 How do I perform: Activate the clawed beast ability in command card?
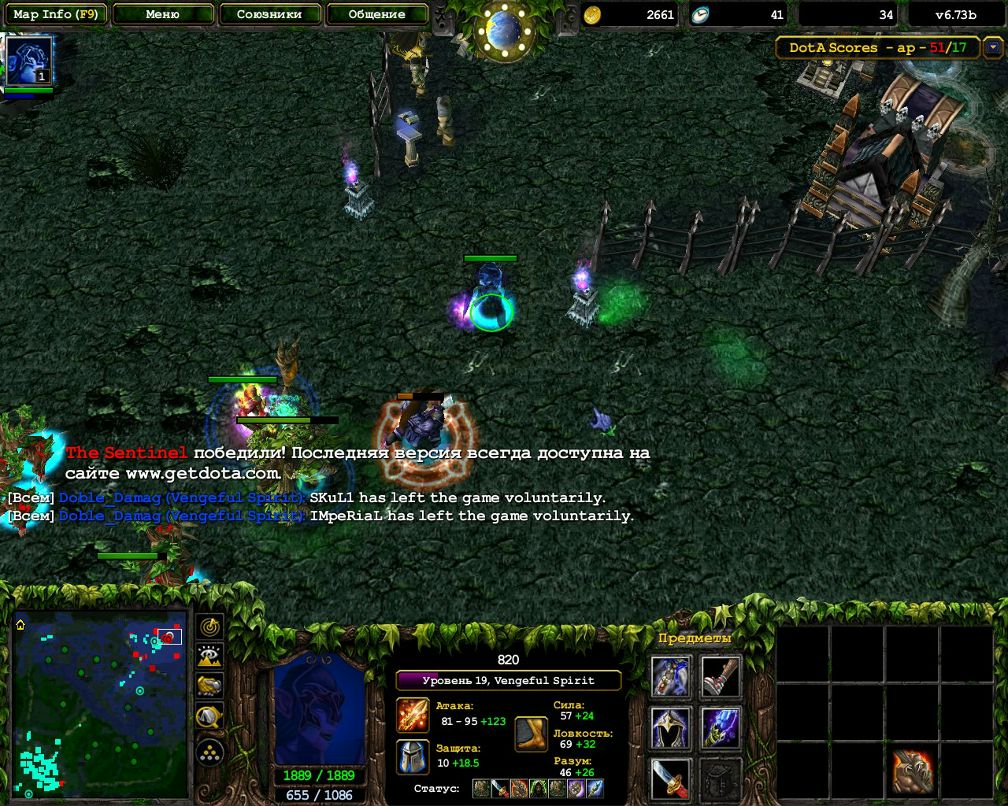tap(912, 770)
